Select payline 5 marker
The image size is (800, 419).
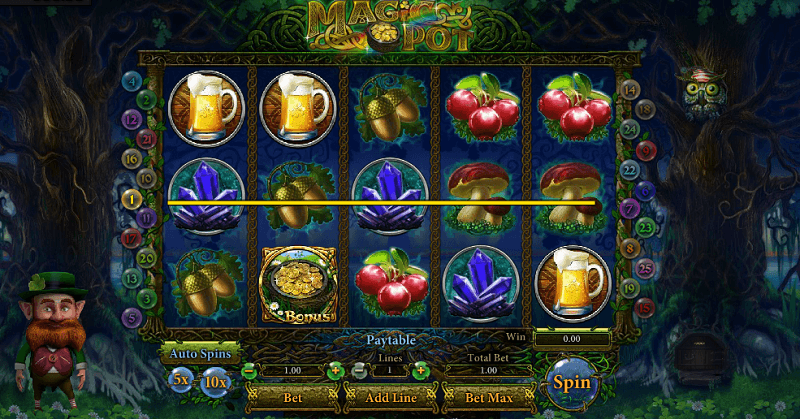132,318
